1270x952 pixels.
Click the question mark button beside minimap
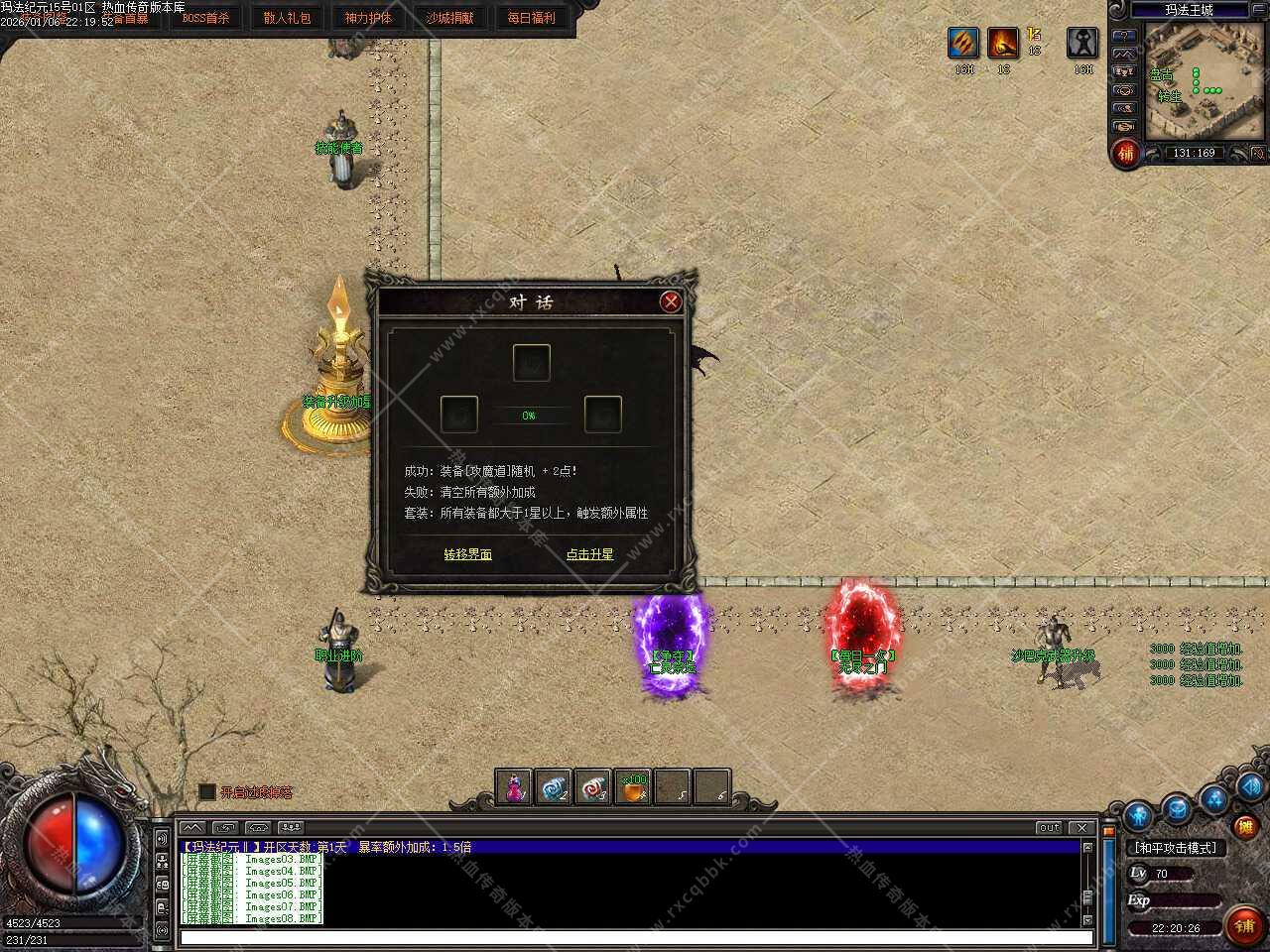(1124, 37)
